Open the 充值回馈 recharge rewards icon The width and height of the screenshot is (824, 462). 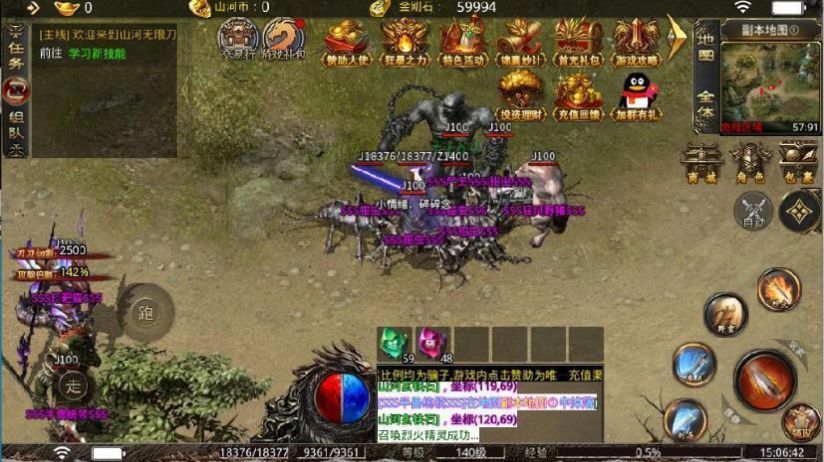[x=578, y=95]
